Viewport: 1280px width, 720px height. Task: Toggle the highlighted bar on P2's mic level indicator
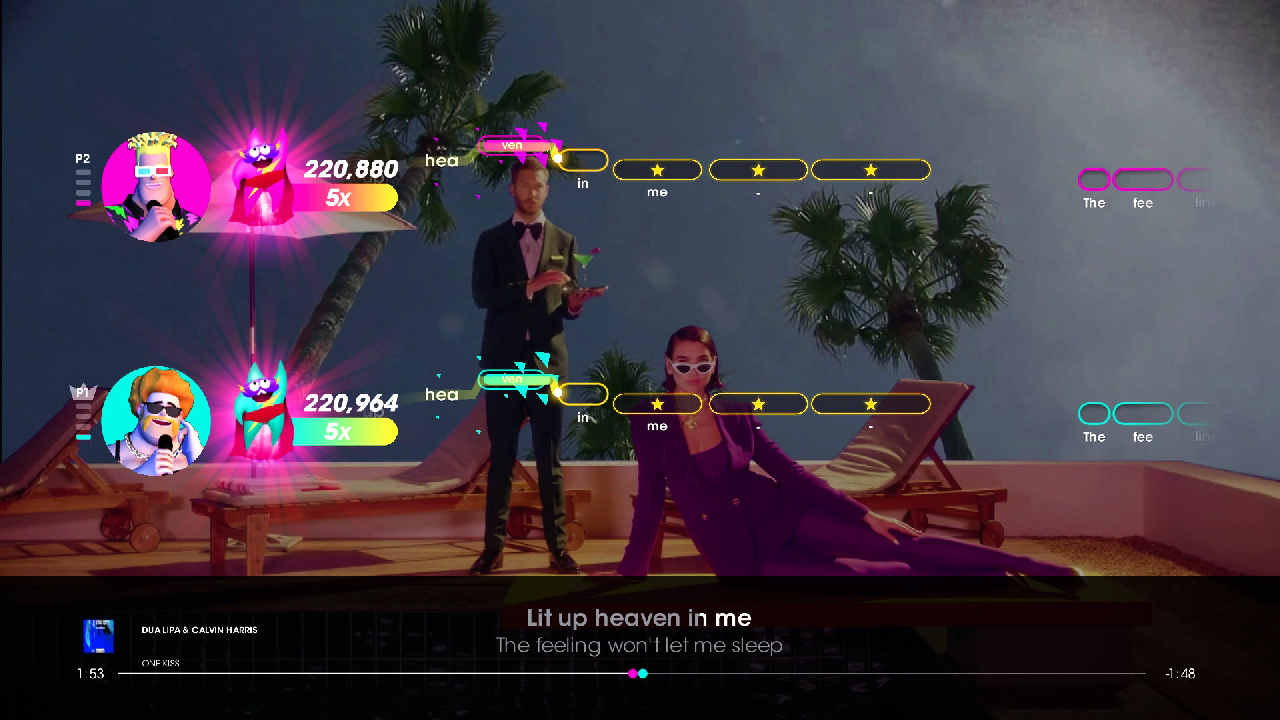point(82,202)
